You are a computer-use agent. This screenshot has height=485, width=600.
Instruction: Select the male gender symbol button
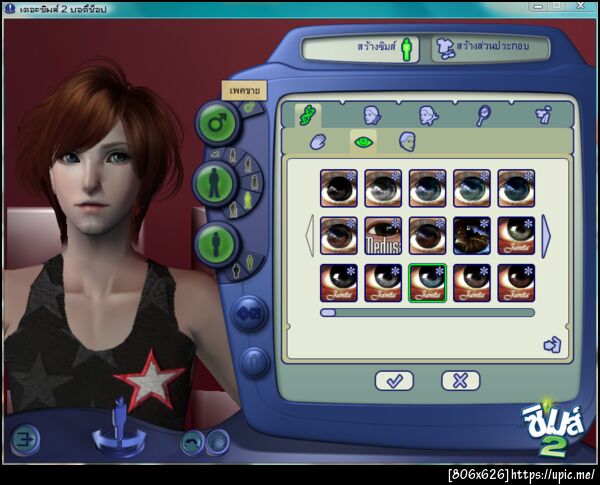tap(216, 123)
